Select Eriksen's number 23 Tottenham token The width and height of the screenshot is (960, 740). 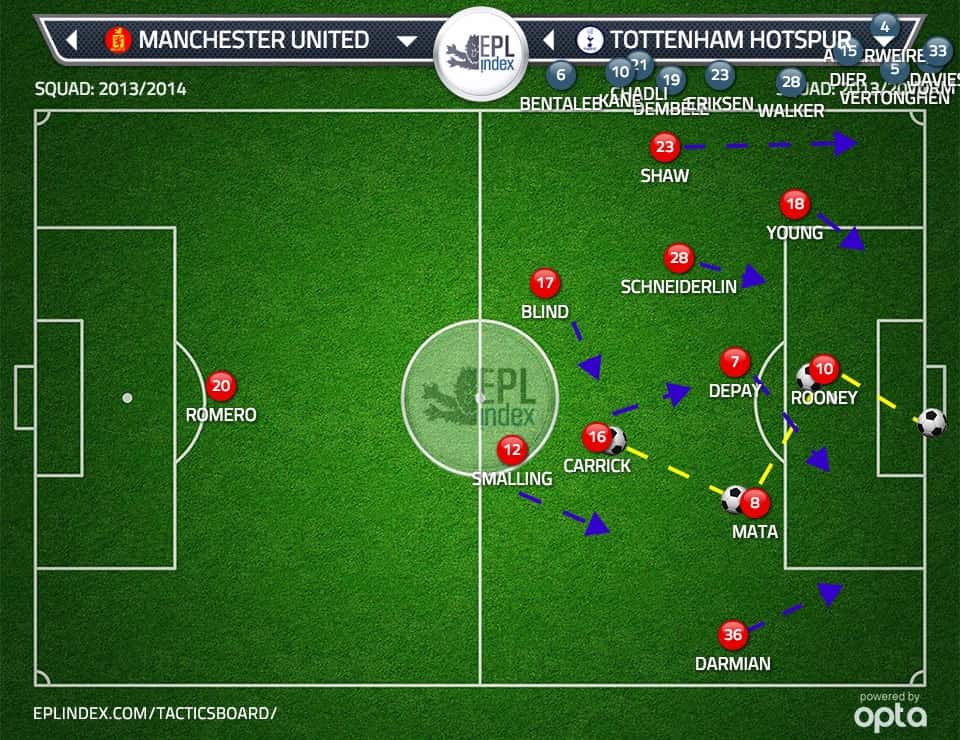[719, 75]
